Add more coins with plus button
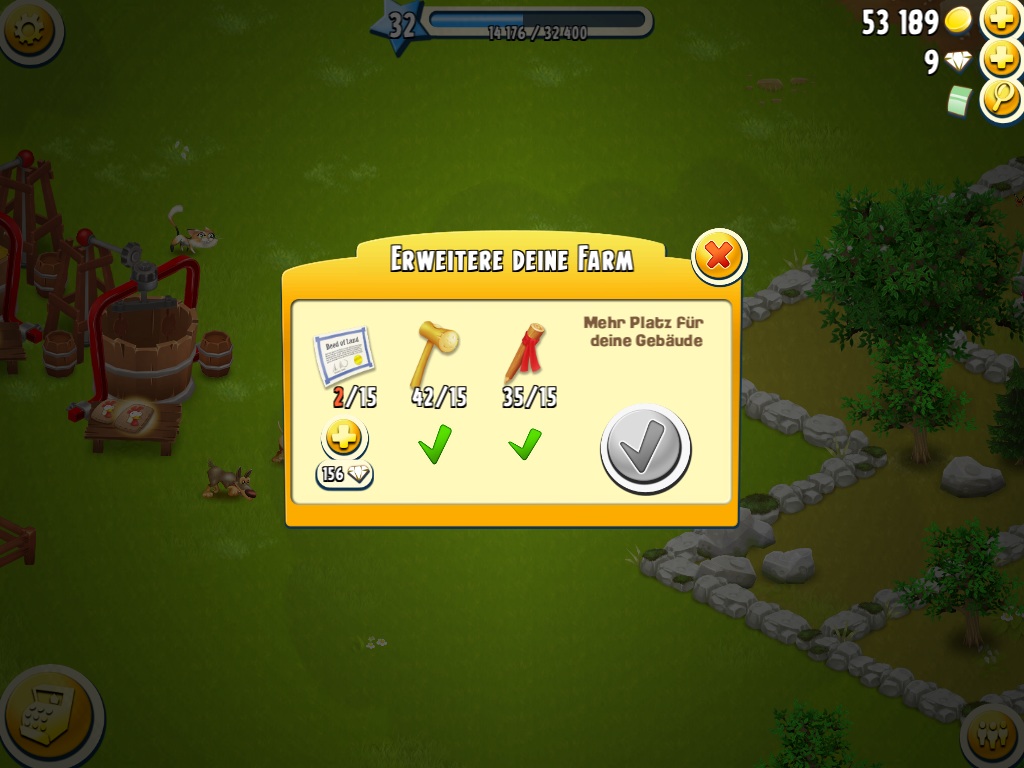1024x768 pixels. point(1001,20)
